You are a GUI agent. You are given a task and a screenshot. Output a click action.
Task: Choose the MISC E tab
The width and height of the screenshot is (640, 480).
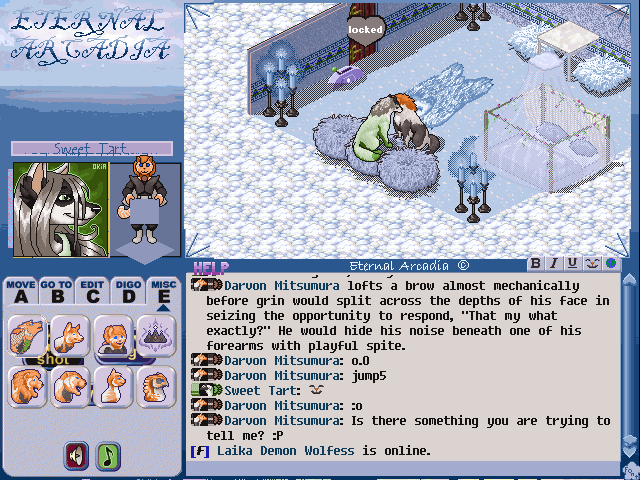[164, 290]
